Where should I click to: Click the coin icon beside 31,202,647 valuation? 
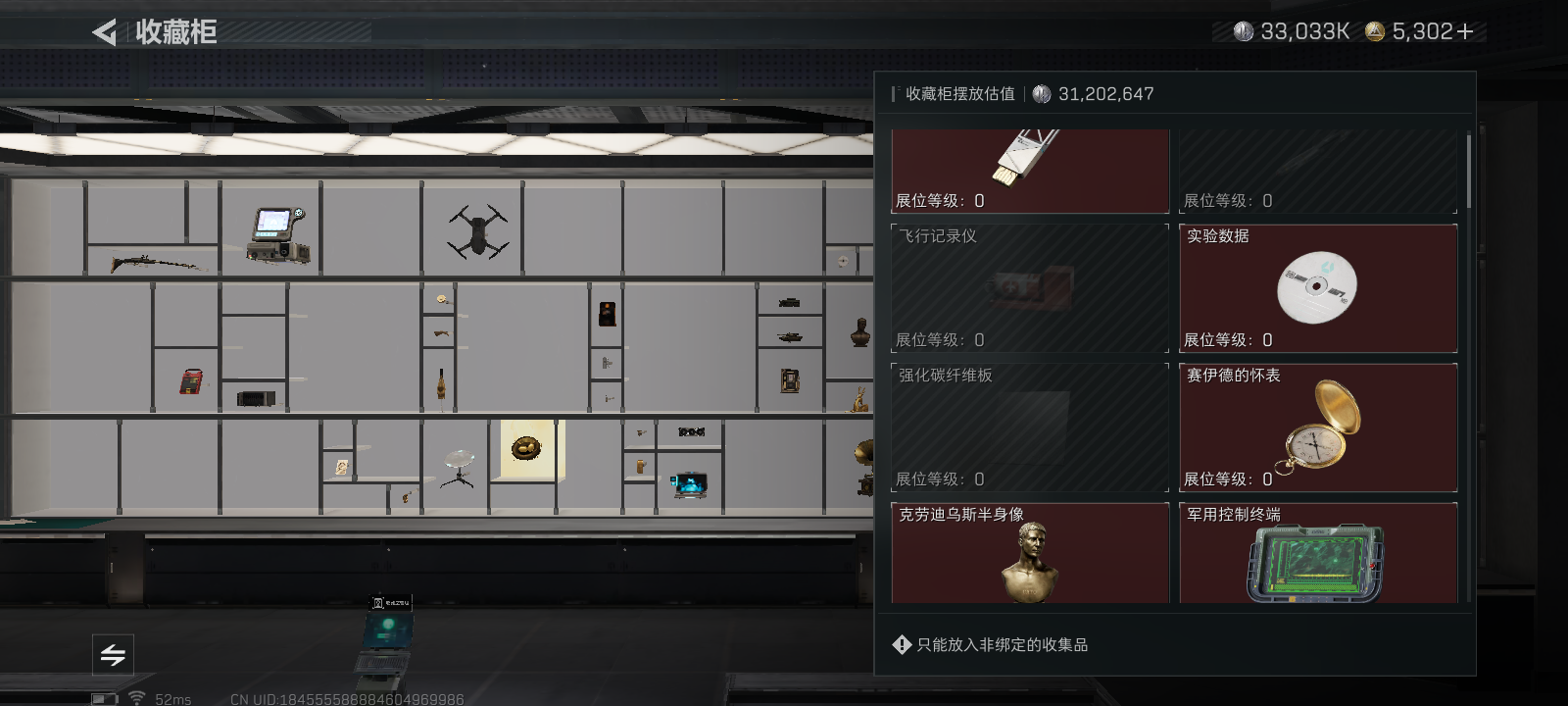1039,94
